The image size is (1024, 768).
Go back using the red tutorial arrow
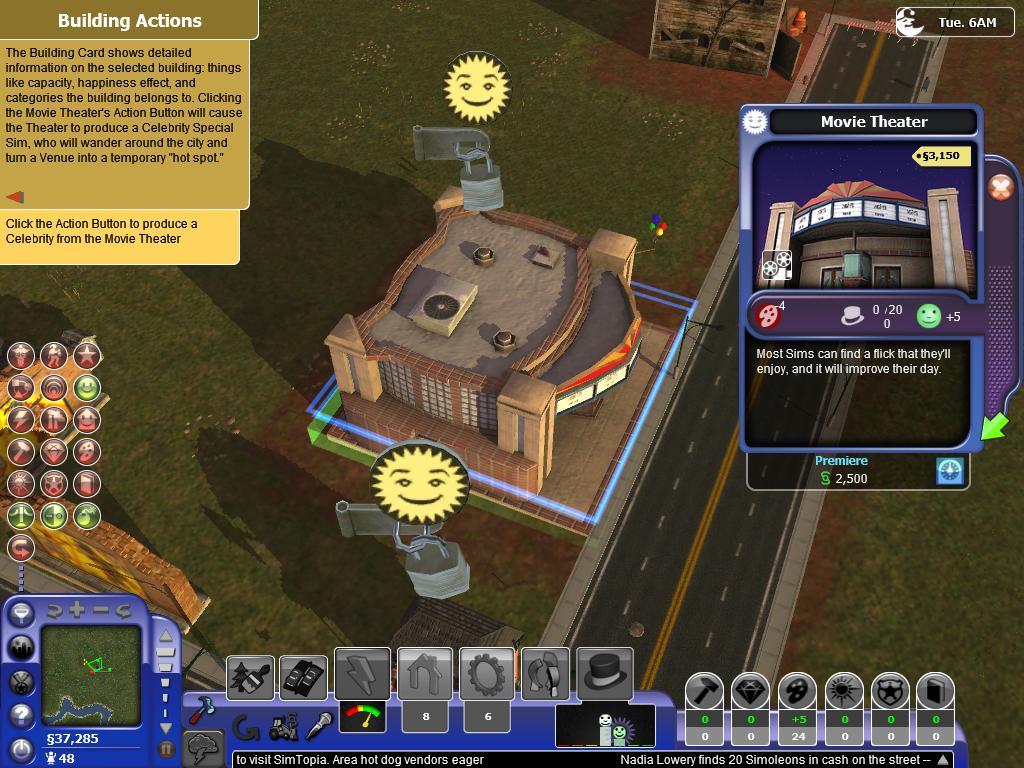pos(15,197)
